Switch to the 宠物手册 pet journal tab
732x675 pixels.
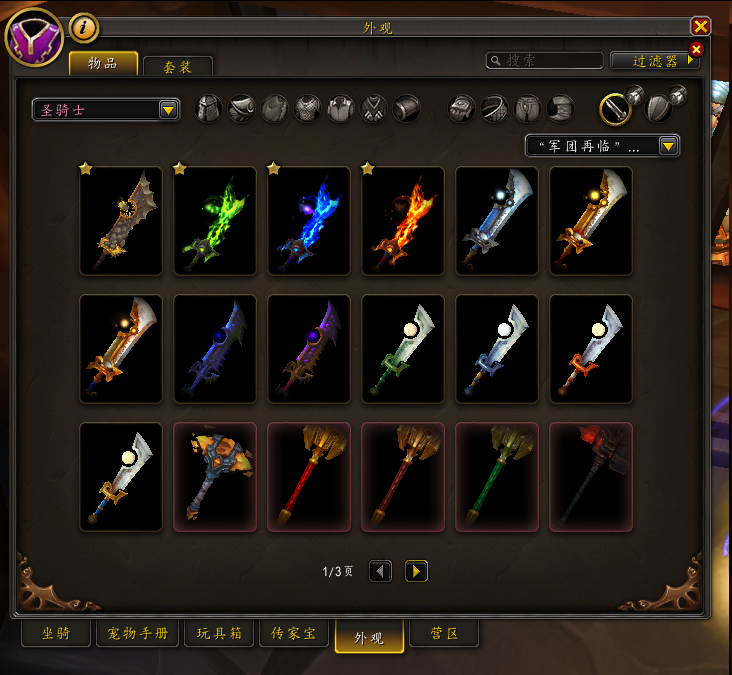(x=138, y=634)
